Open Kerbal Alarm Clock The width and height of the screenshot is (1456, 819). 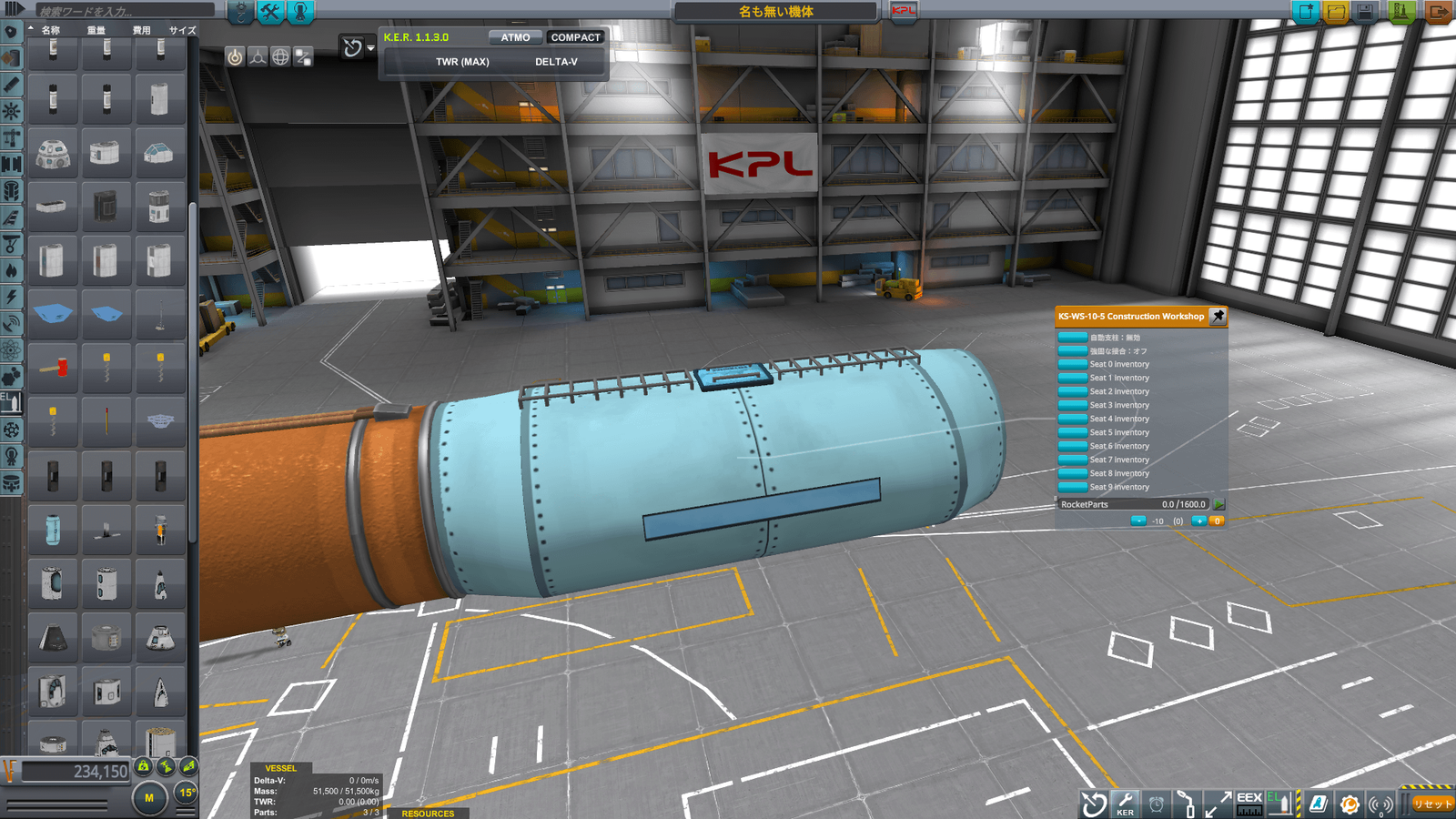click(1157, 804)
